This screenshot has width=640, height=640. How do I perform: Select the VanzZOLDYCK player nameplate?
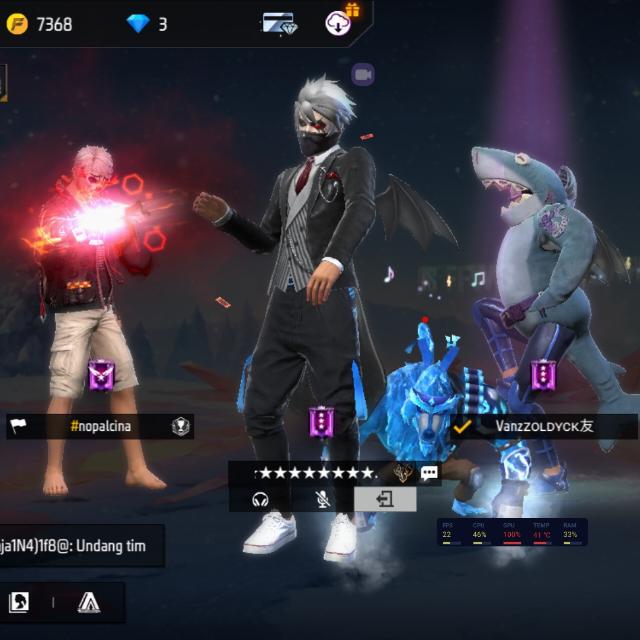coord(544,426)
